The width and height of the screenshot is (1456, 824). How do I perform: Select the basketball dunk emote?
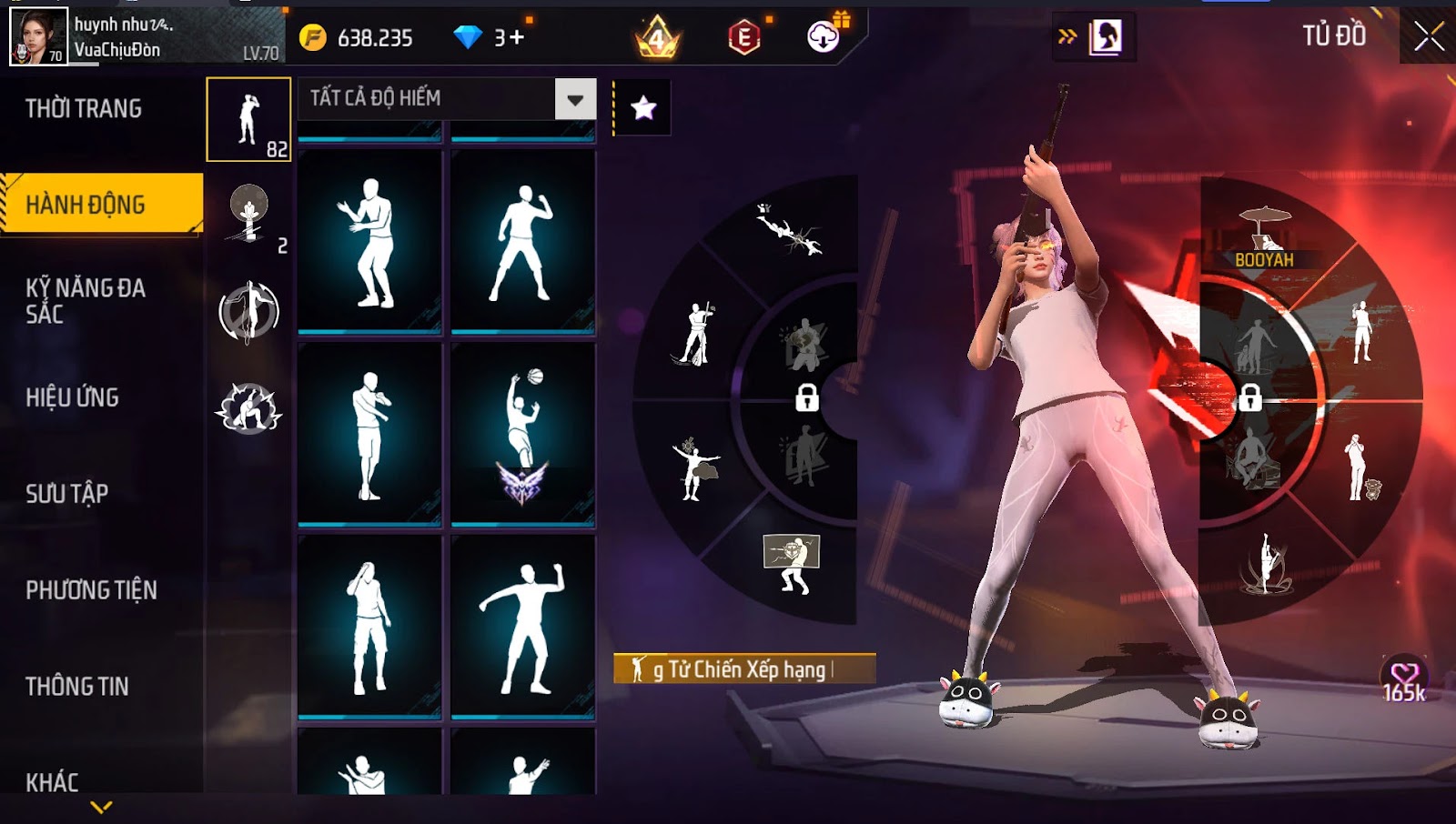[523, 435]
